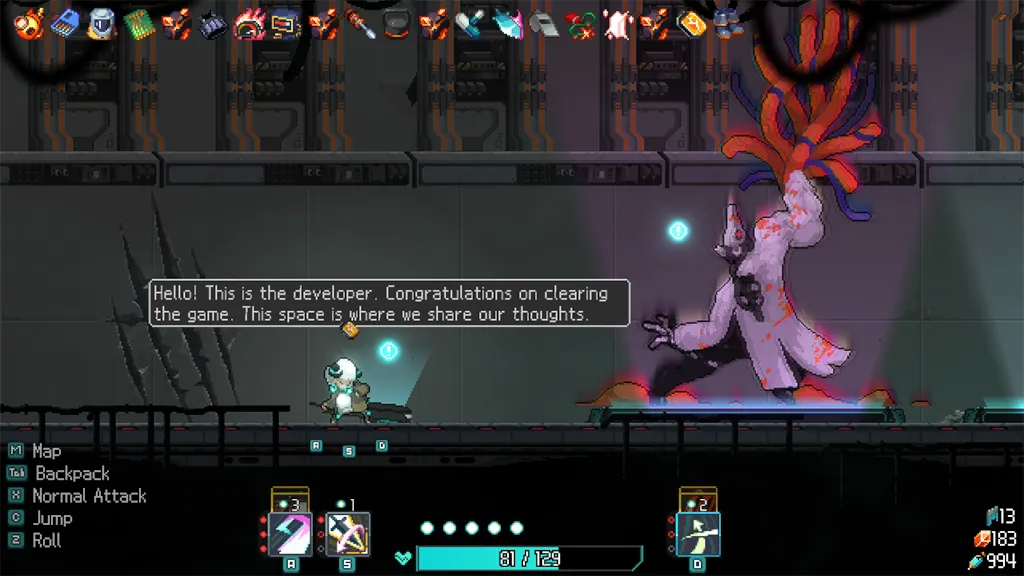
Task: Select the orange round bomb item icon
Action: point(29,22)
